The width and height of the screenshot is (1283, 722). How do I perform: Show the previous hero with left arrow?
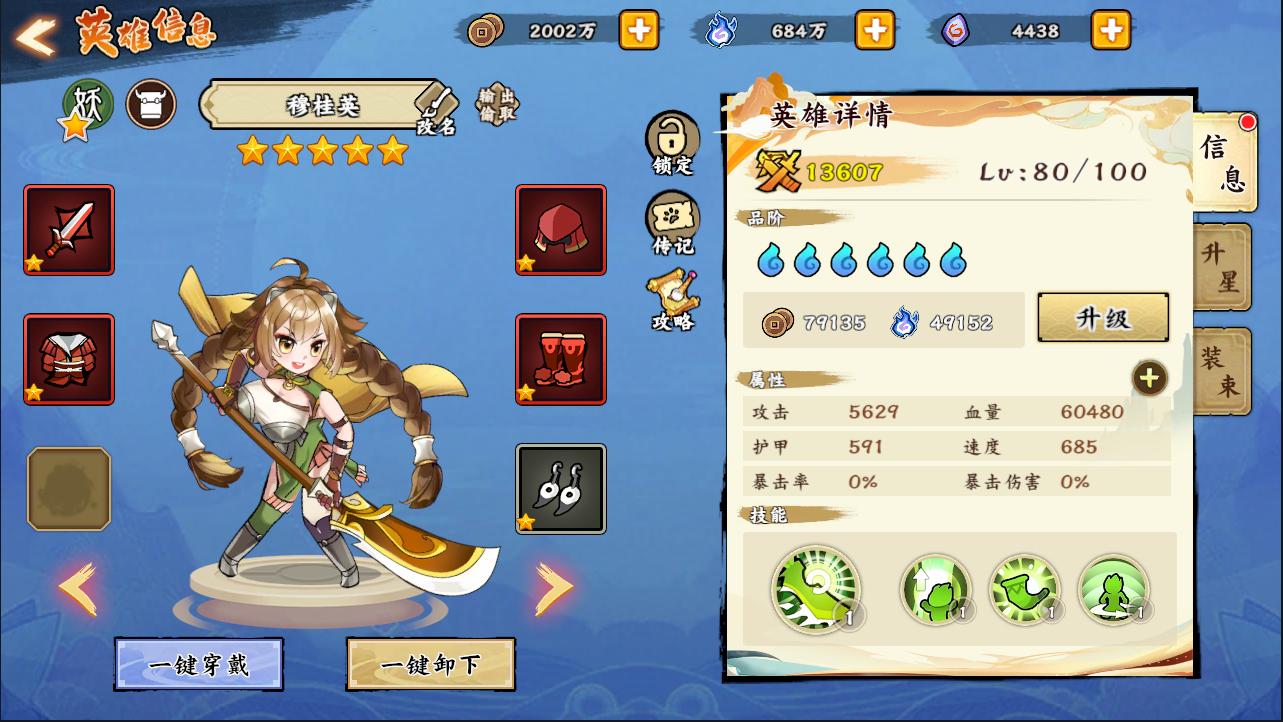click(78, 588)
